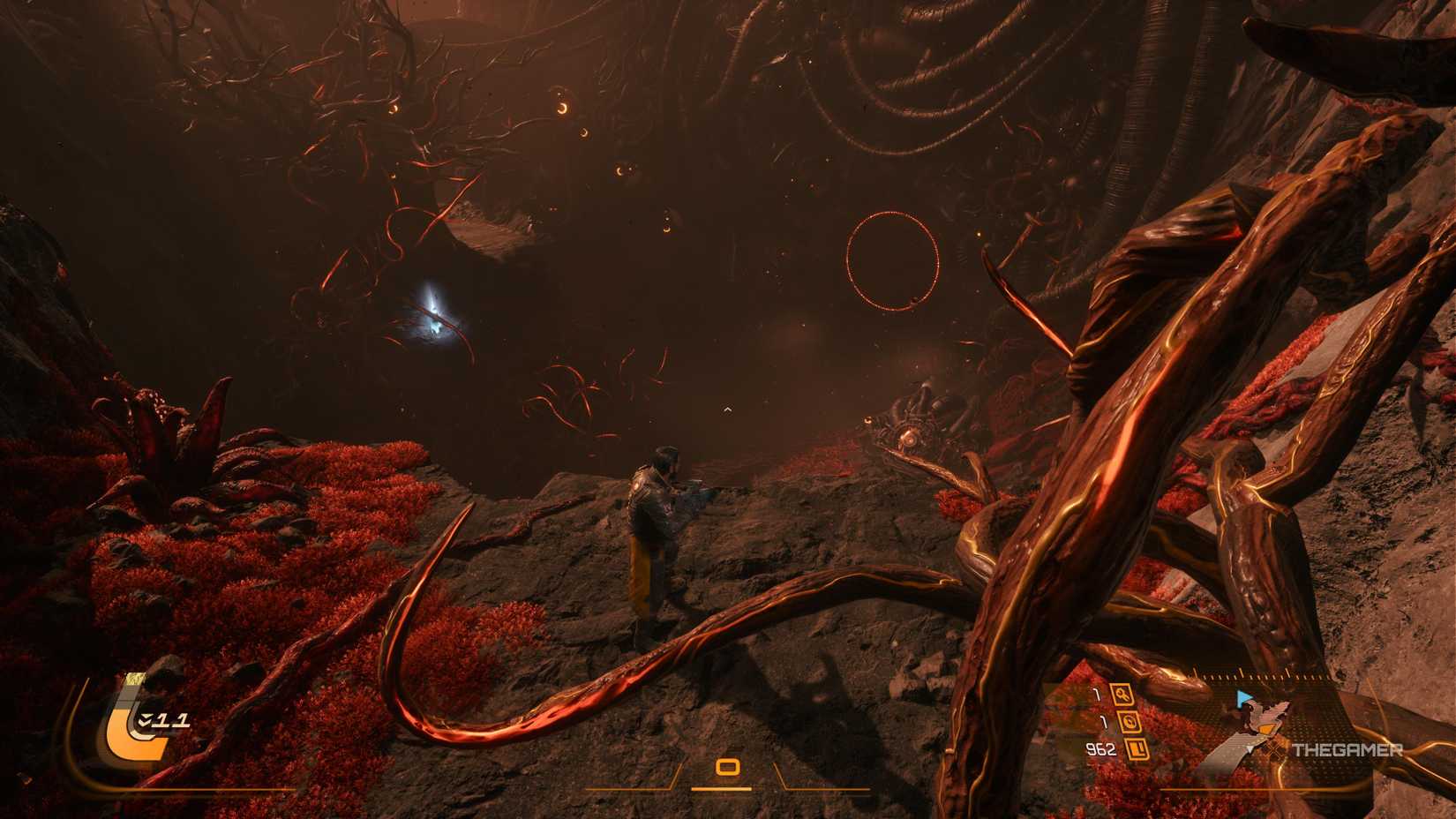The height and width of the screenshot is (819, 1456).
Task: Select the small white arrow marker above the character
Action: 727,408
